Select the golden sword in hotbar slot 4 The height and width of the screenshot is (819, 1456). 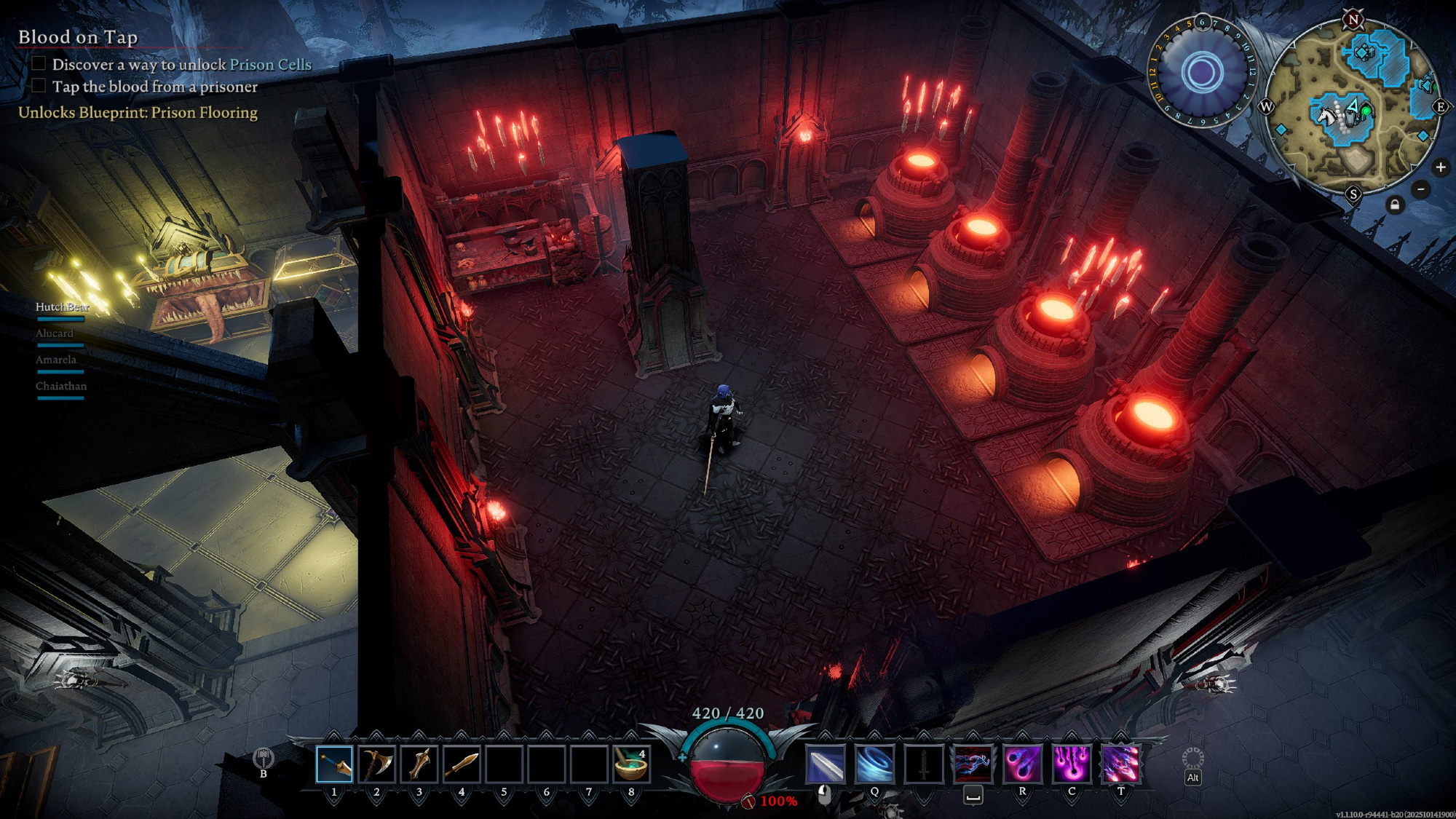462,764
